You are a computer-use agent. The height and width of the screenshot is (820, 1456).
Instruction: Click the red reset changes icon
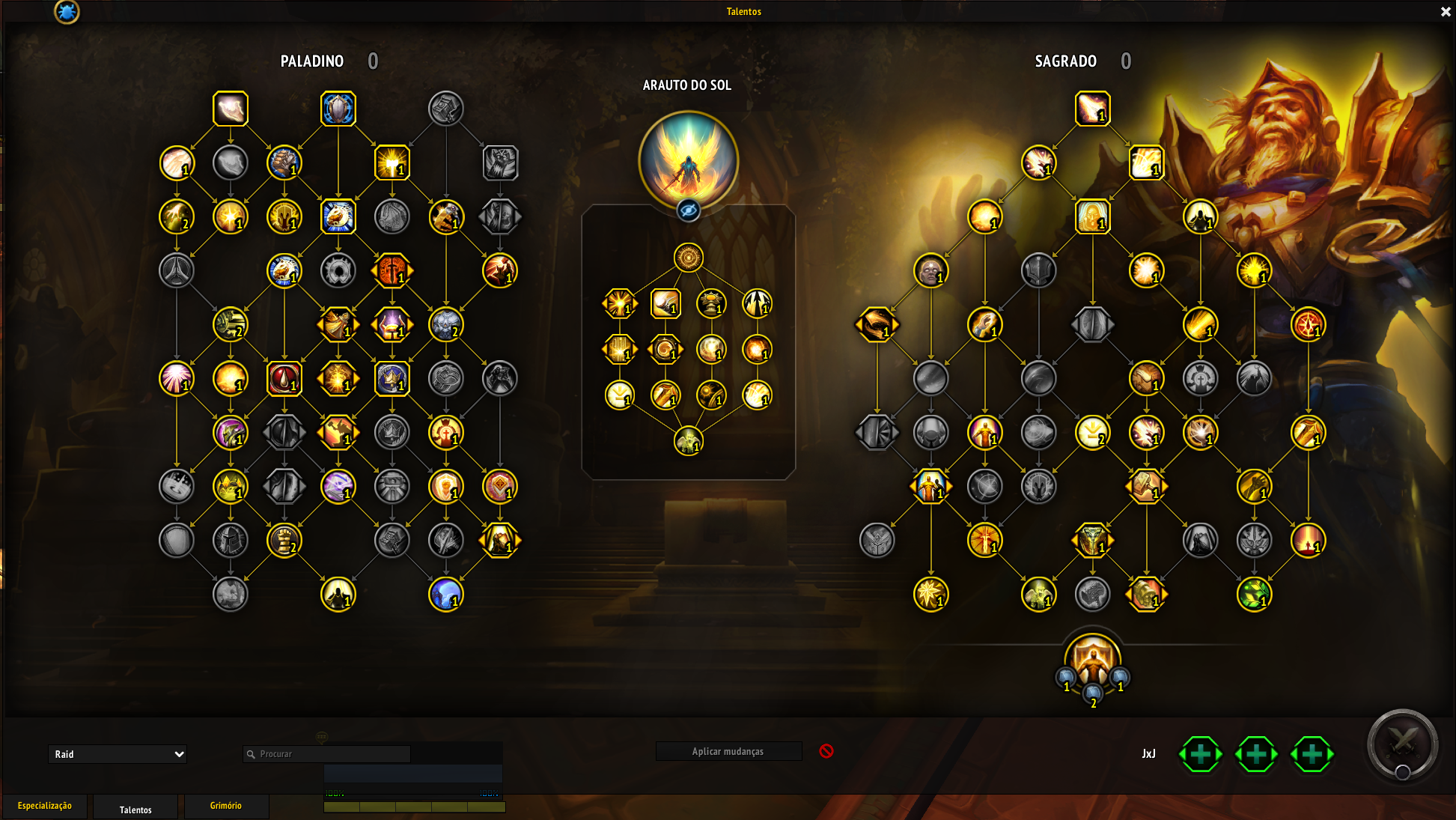826,751
